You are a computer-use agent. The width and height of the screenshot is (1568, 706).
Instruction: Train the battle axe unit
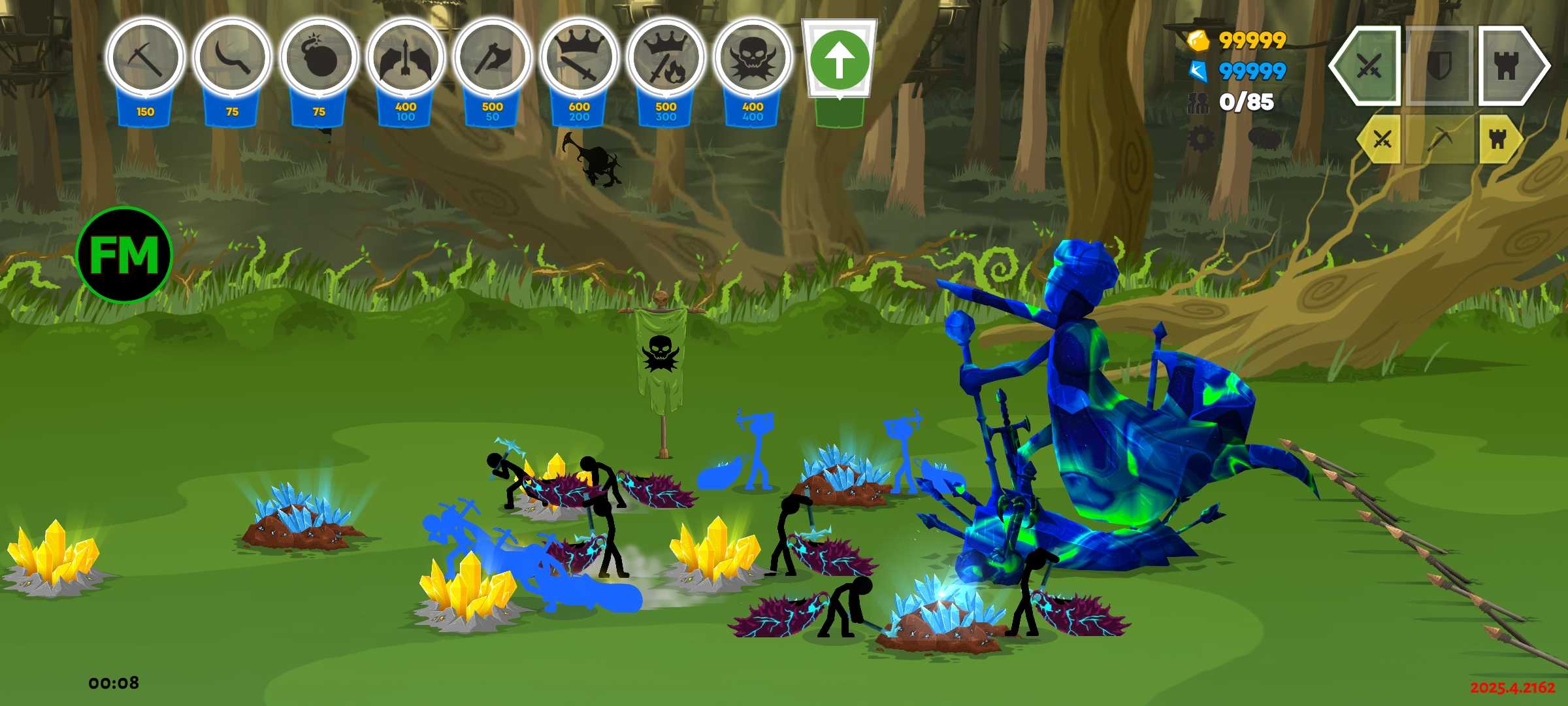(492, 59)
